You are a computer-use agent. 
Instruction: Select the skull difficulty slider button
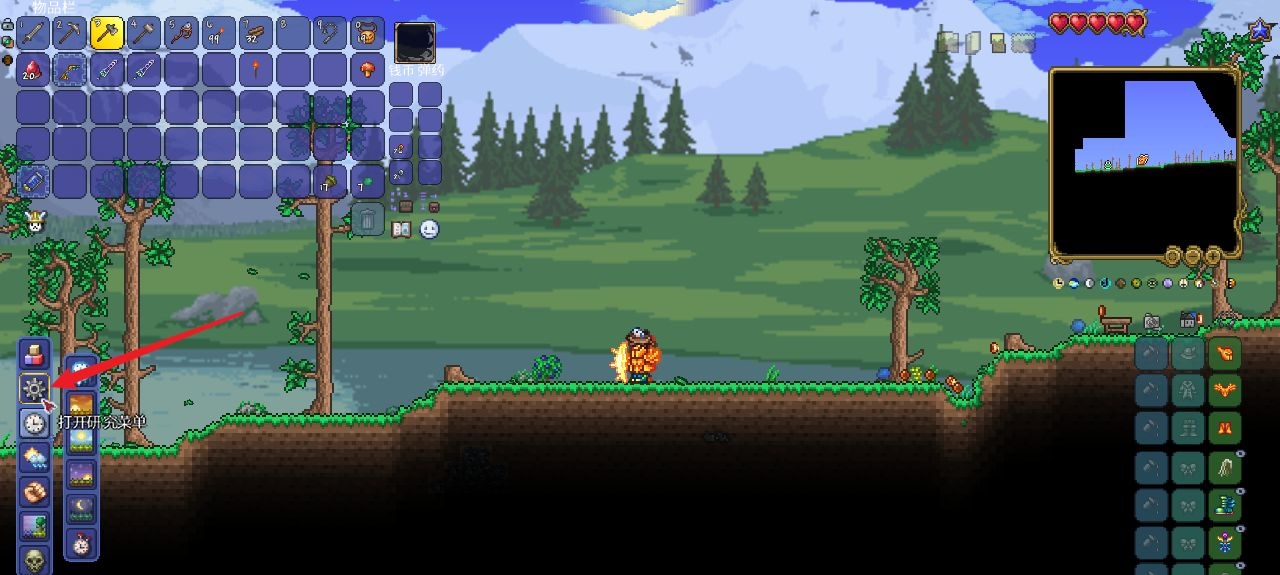click(35, 558)
